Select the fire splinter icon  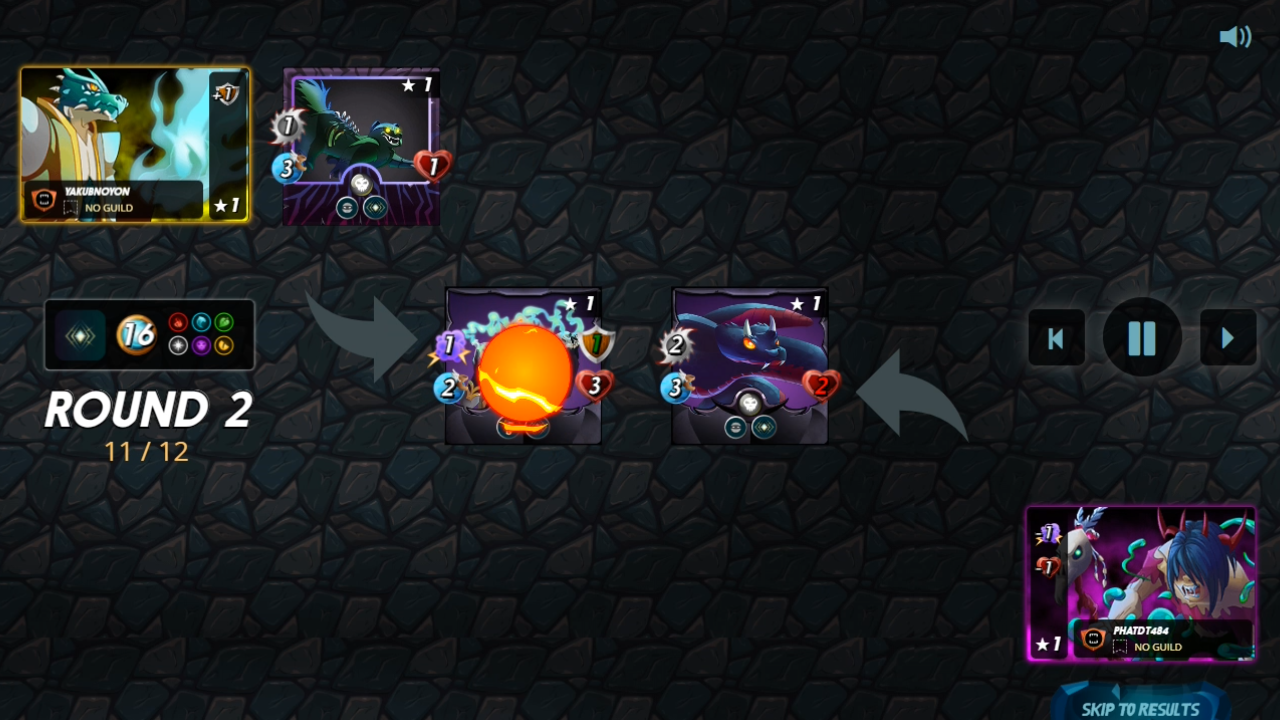click(x=178, y=322)
